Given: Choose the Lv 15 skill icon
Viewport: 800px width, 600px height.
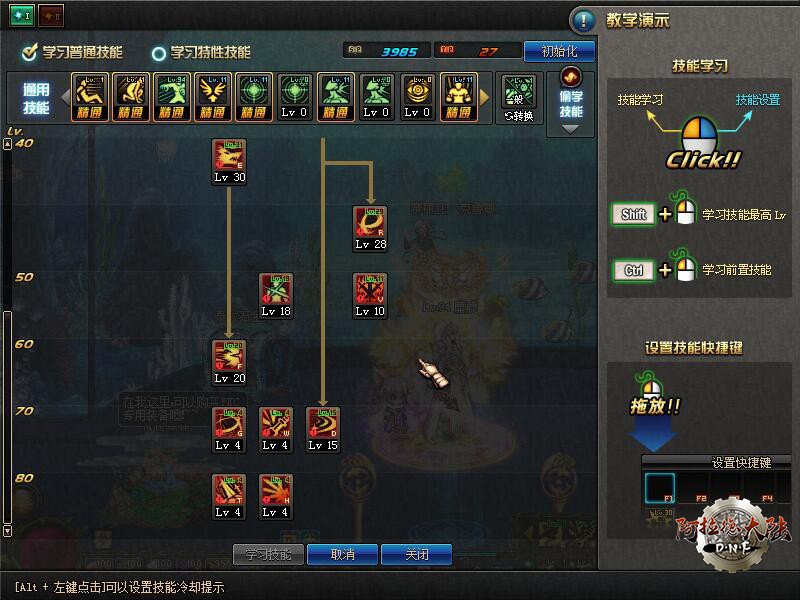Looking at the screenshot, I should tap(323, 424).
